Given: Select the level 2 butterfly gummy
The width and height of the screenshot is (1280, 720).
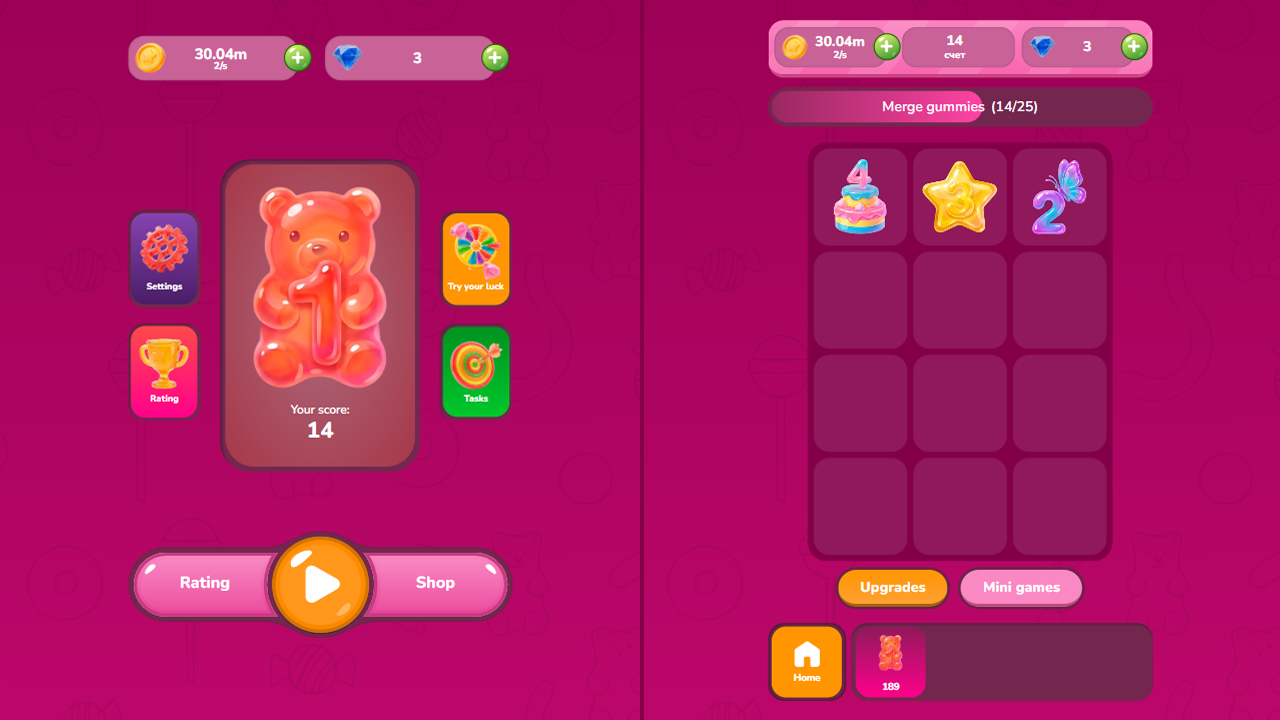Looking at the screenshot, I should coord(1059,196).
